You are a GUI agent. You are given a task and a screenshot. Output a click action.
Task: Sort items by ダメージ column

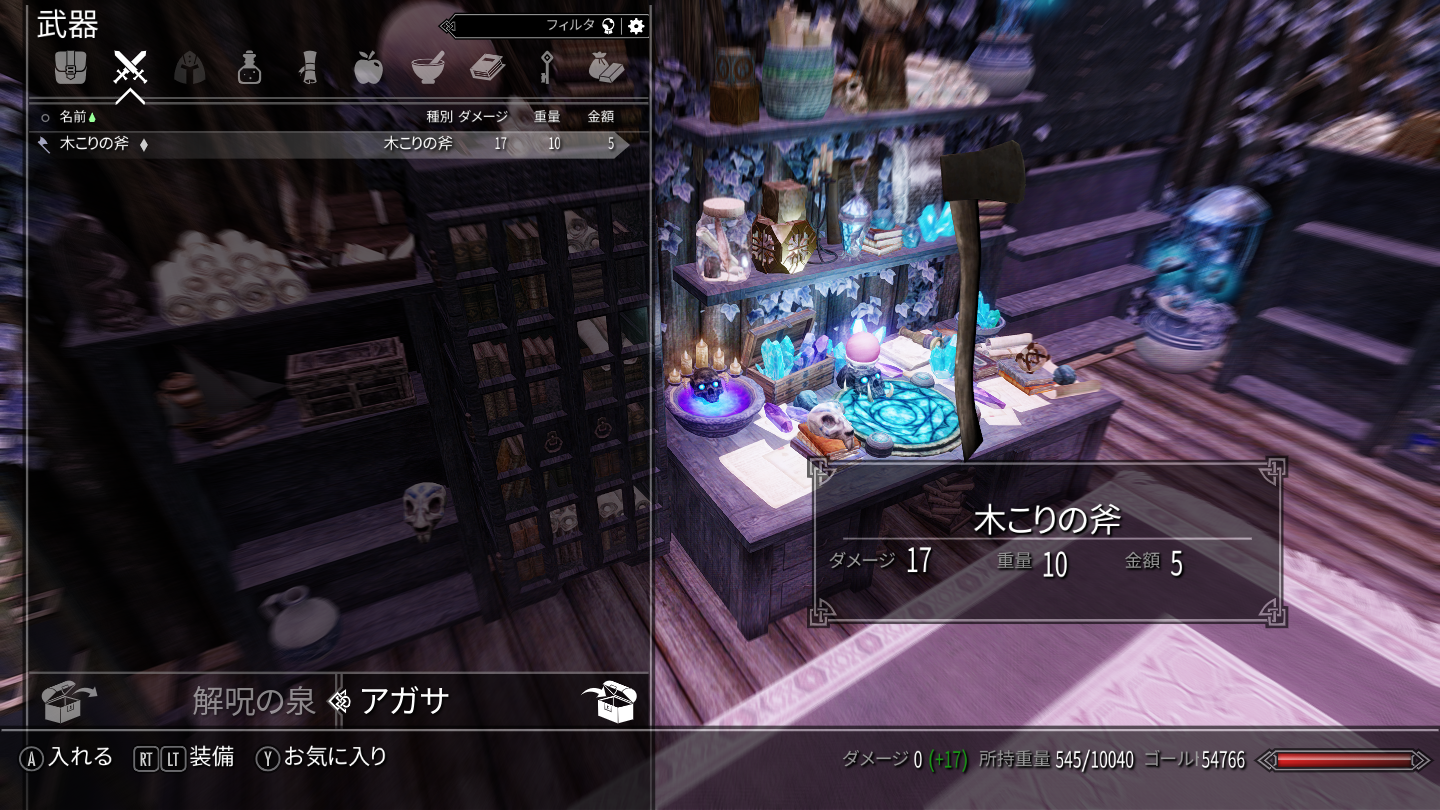[483, 117]
